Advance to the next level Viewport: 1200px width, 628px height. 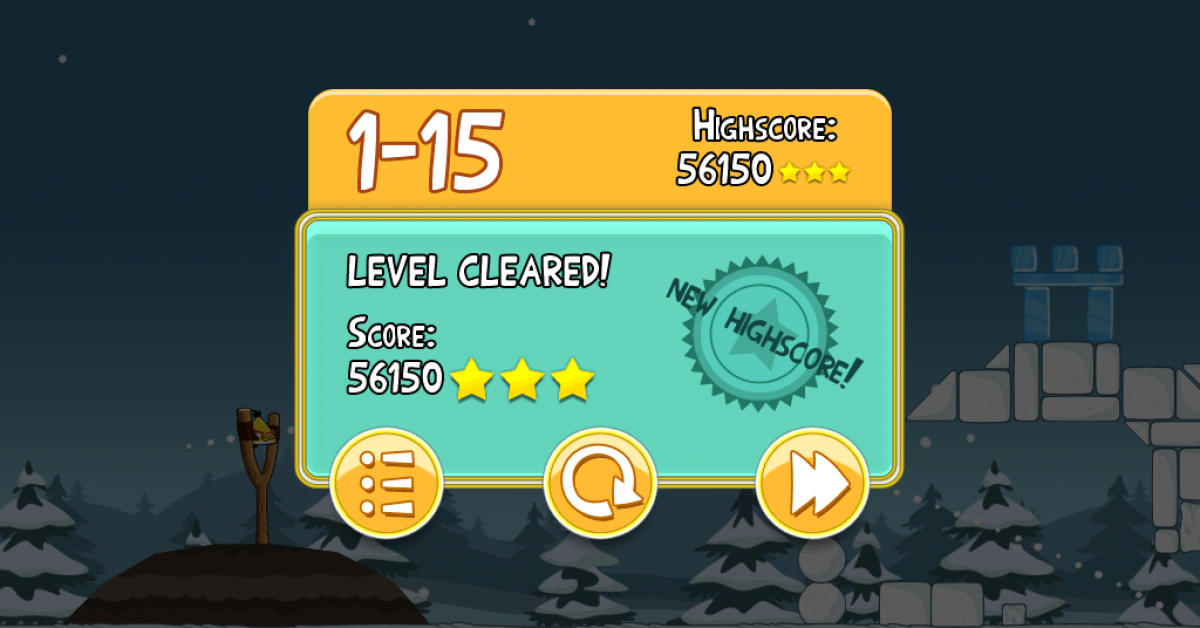(x=812, y=484)
